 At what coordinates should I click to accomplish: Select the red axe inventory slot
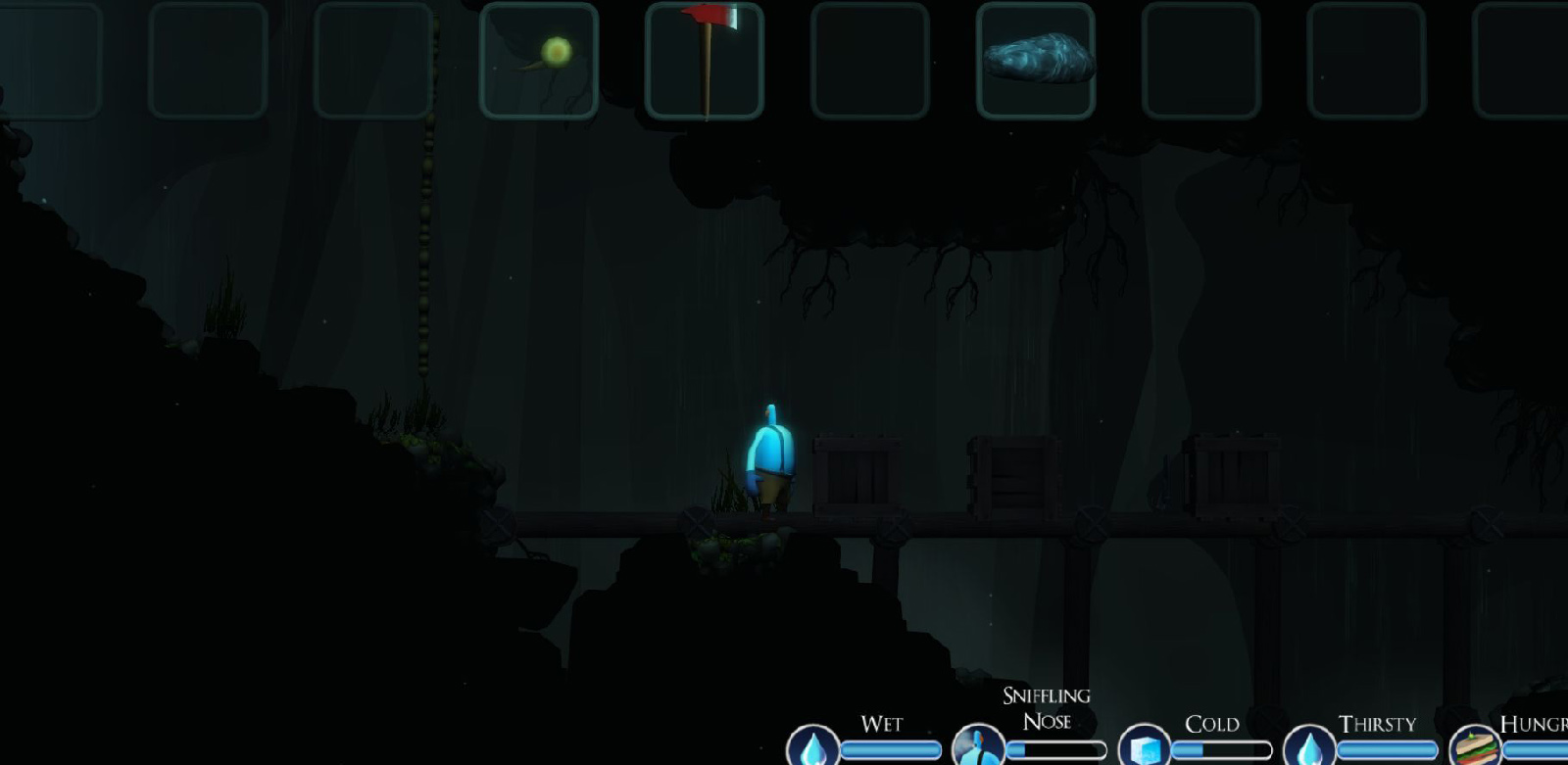(x=705, y=61)
